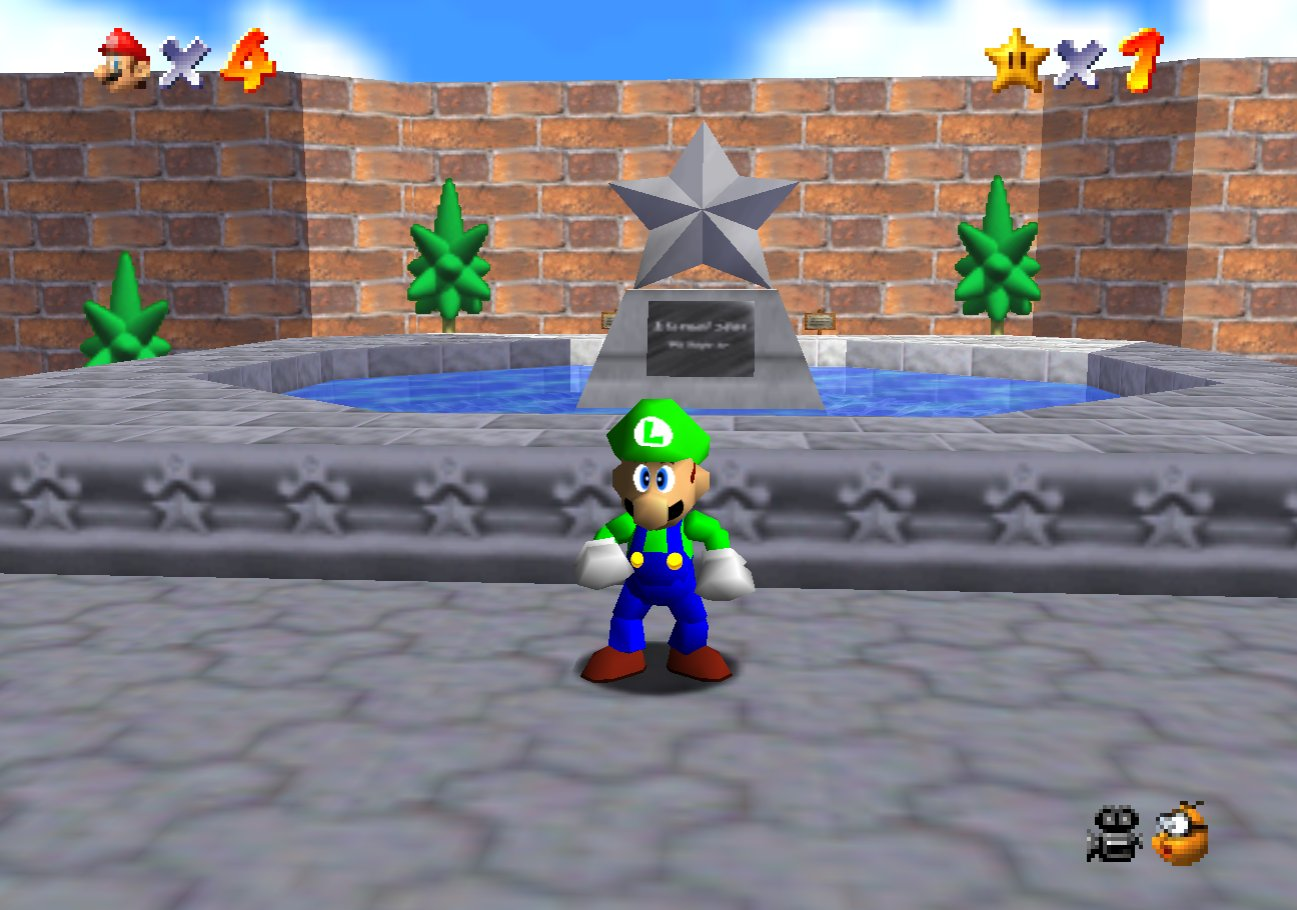1297x910 pixels.
Task: Select the black camera icon
Action: [x=1114, y=833]
